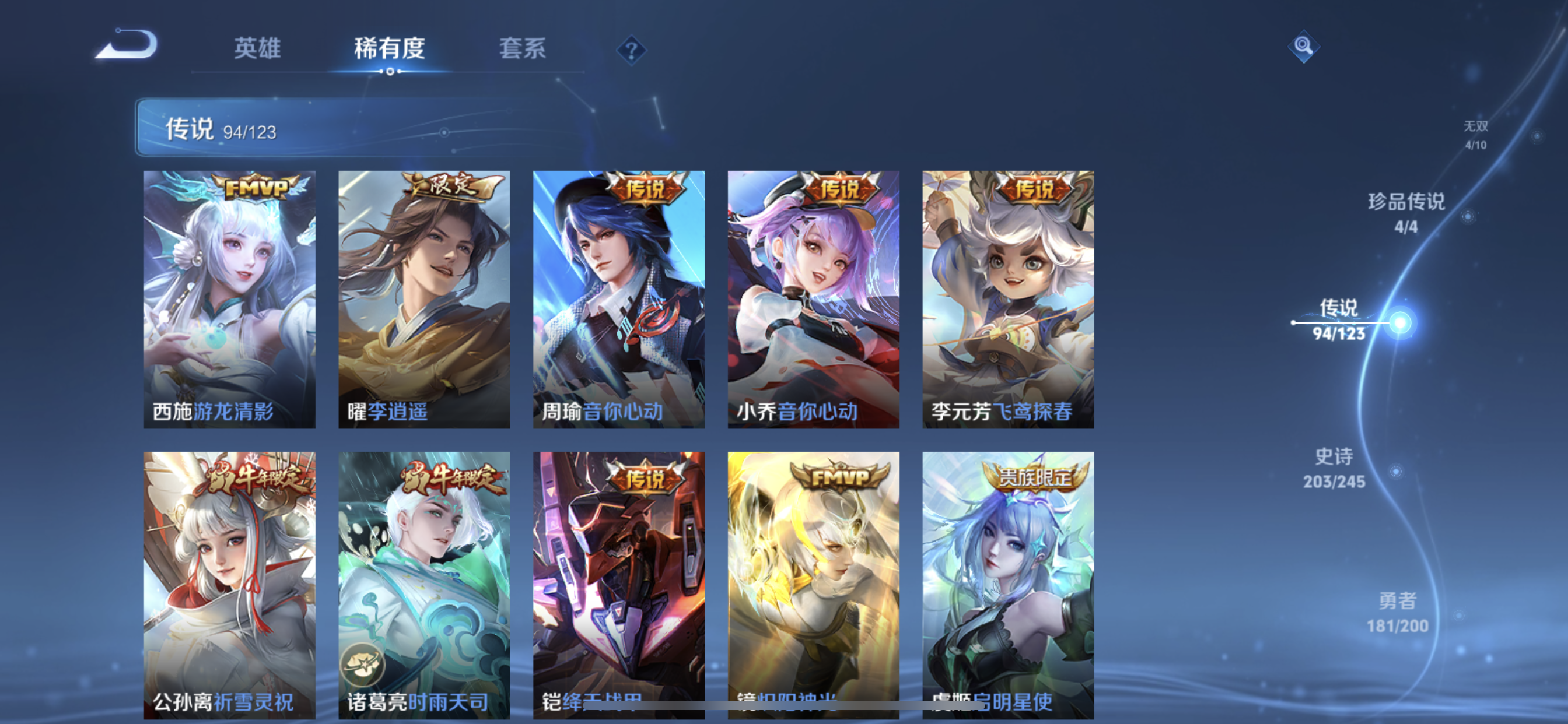Image resolution: width=1568 pixels, height=724 pixels.
Task: View the 镜 golden FMVP skin card
Action: (813, 584)
